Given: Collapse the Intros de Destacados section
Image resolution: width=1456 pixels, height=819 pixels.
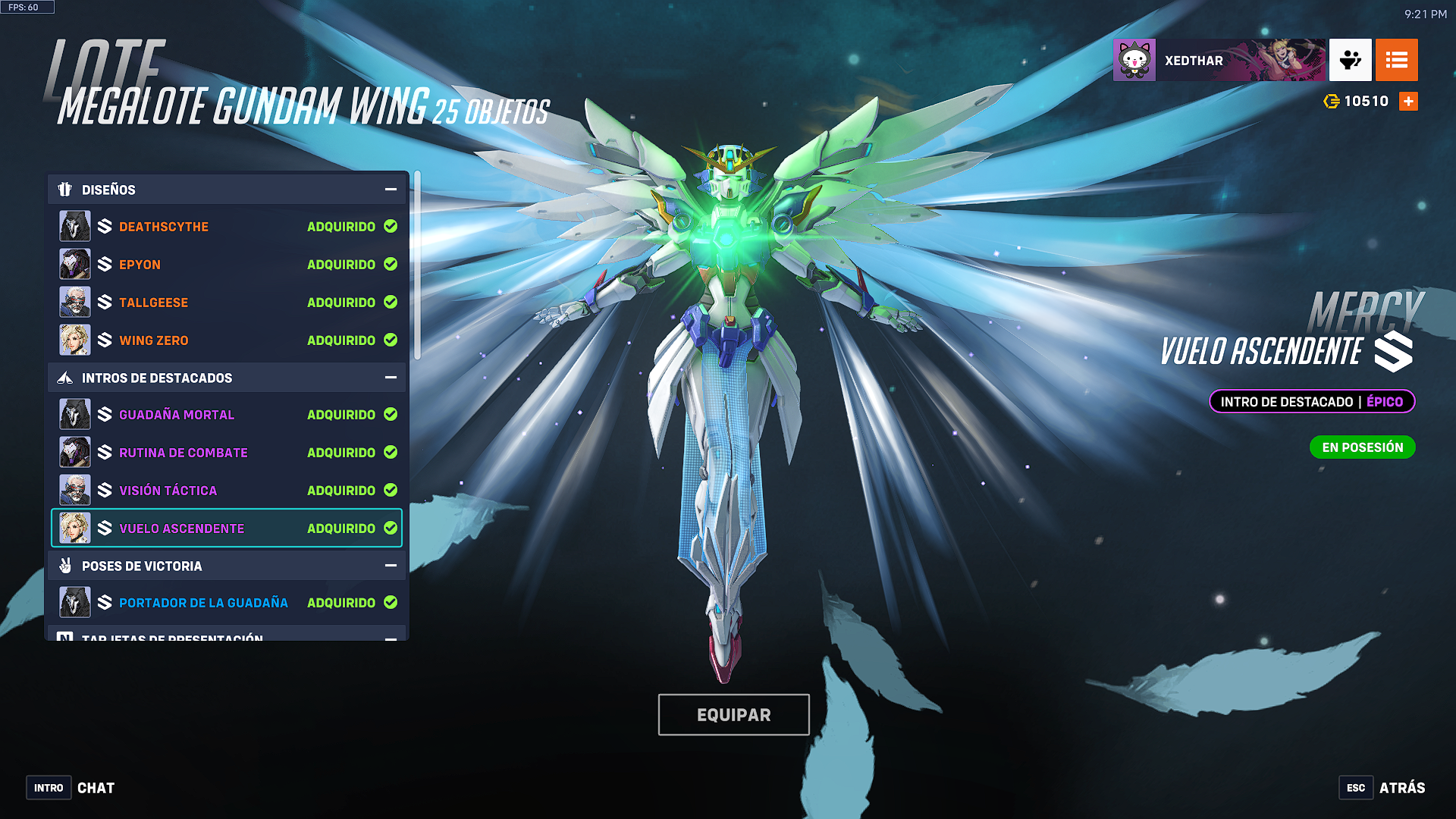Looking at the screenshot, I should coord(391,378).
